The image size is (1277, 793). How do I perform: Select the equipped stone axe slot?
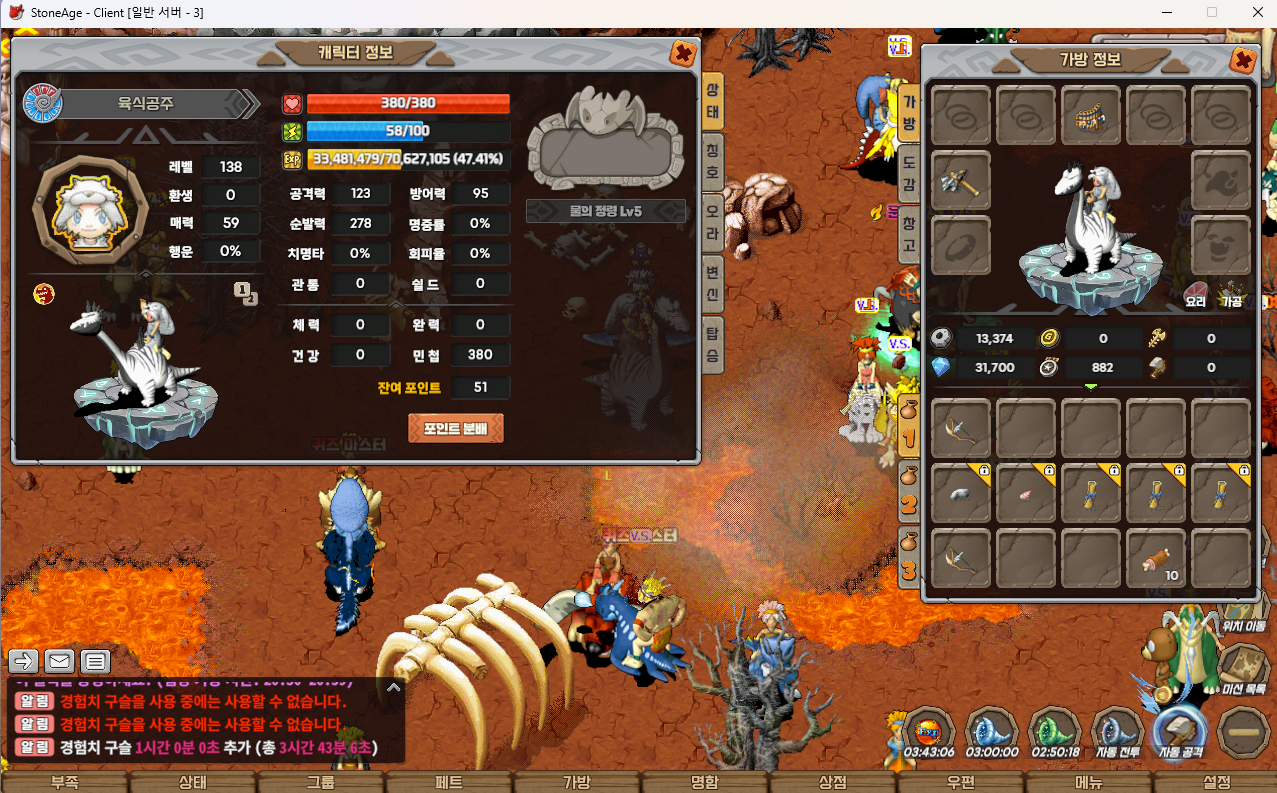point(961,181)
